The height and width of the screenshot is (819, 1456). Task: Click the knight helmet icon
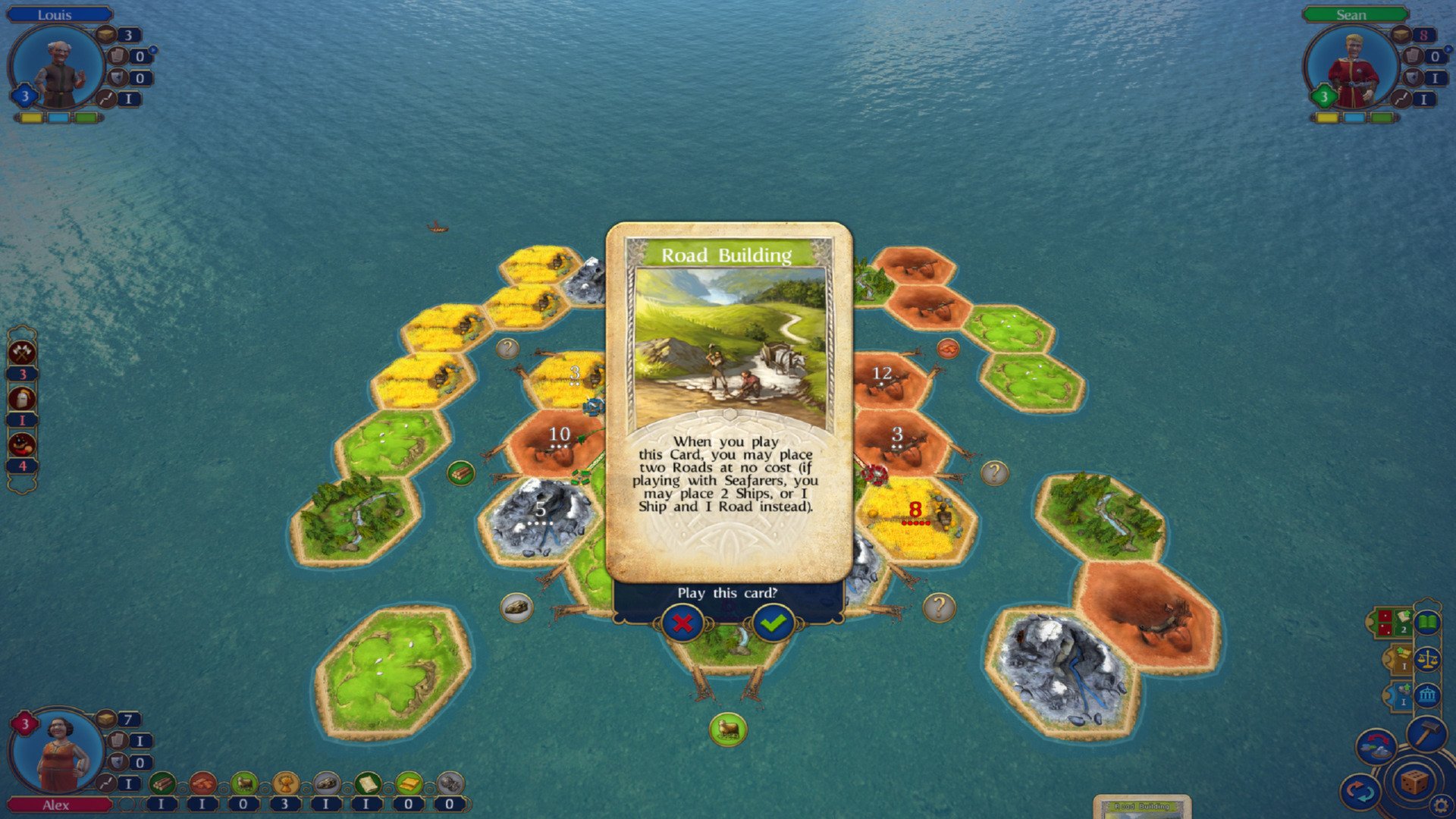click(22, 398)
